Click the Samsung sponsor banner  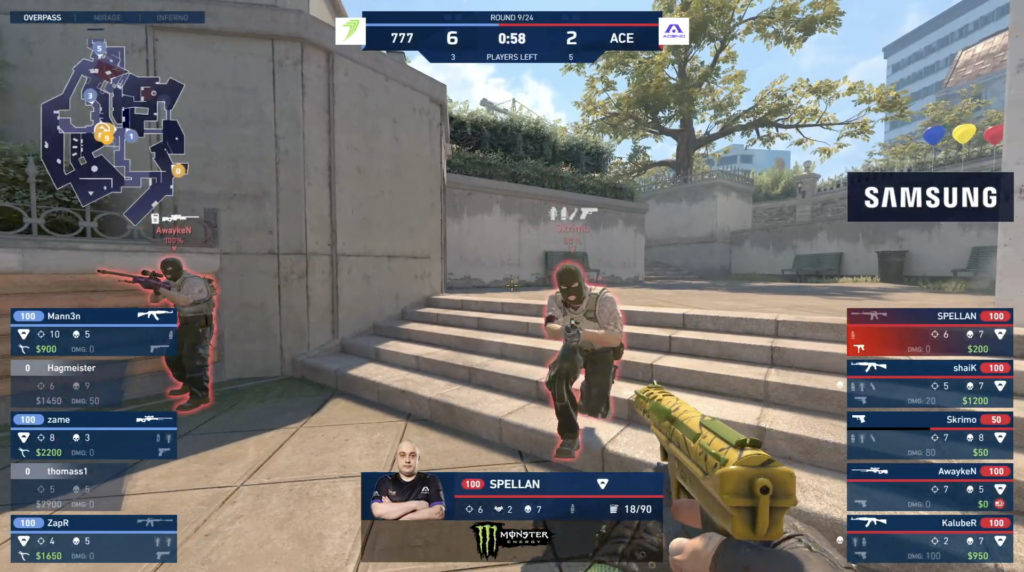(930, 197)
